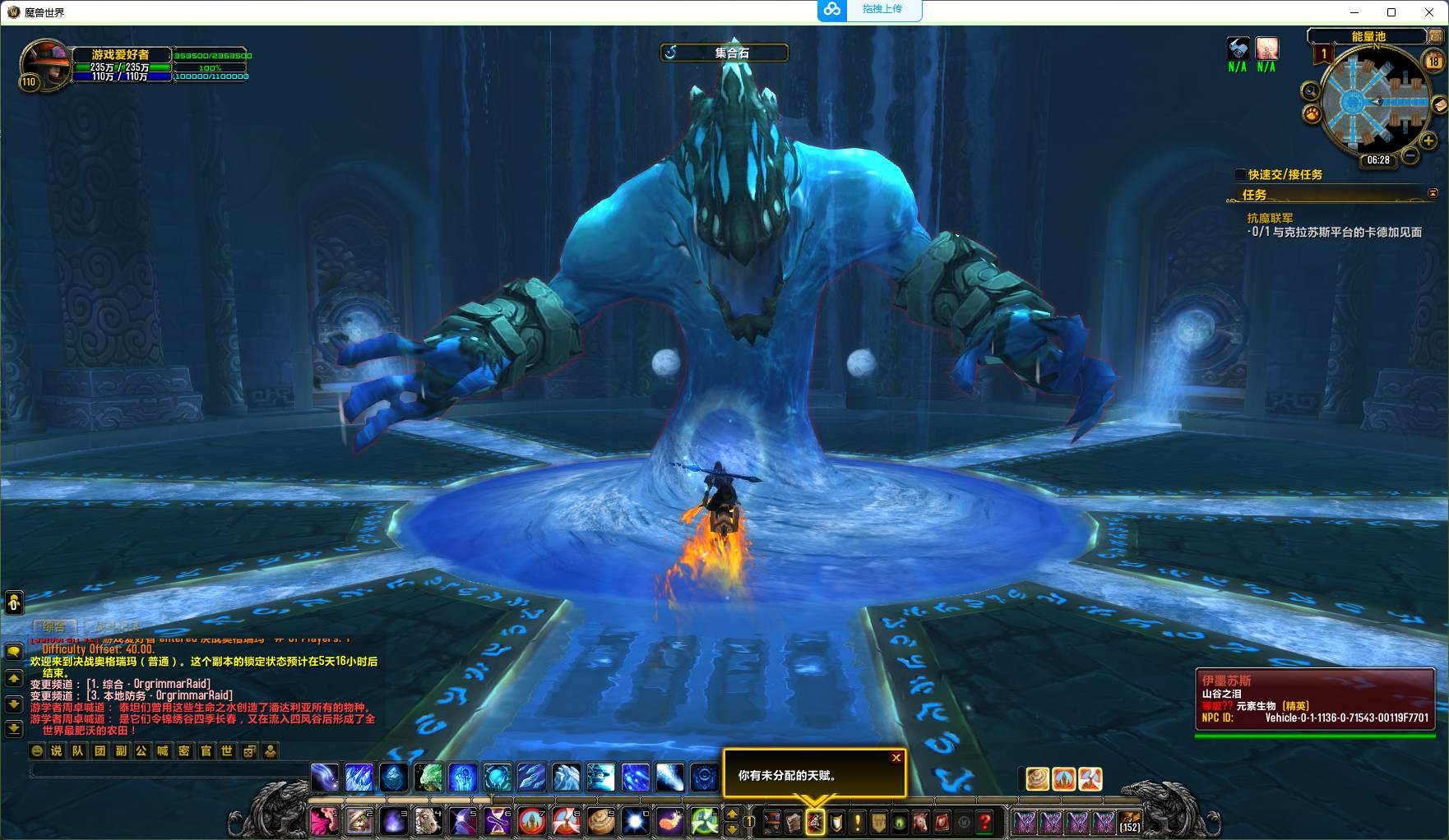Open the calendar showing day 18
This screenshot has width=1449, height=840.
[1433, 61]
